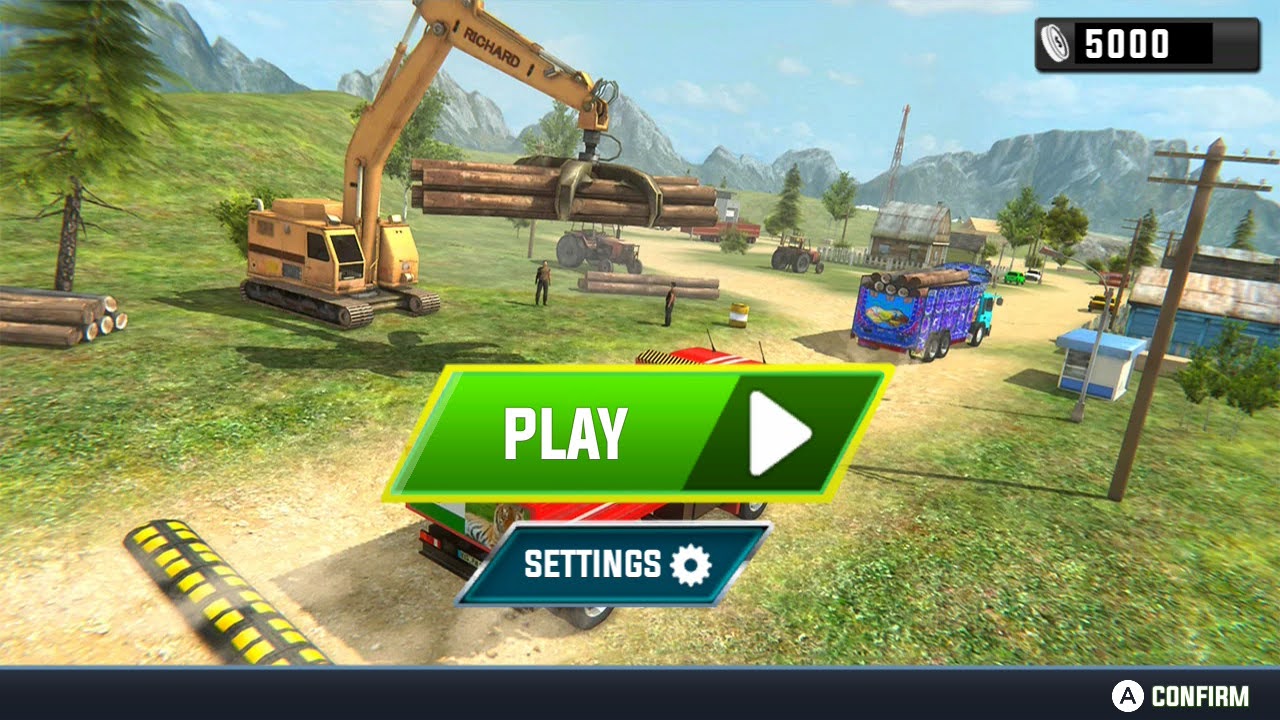
Task: Select the coin balance showing 5000
Action: (1125, 41)
